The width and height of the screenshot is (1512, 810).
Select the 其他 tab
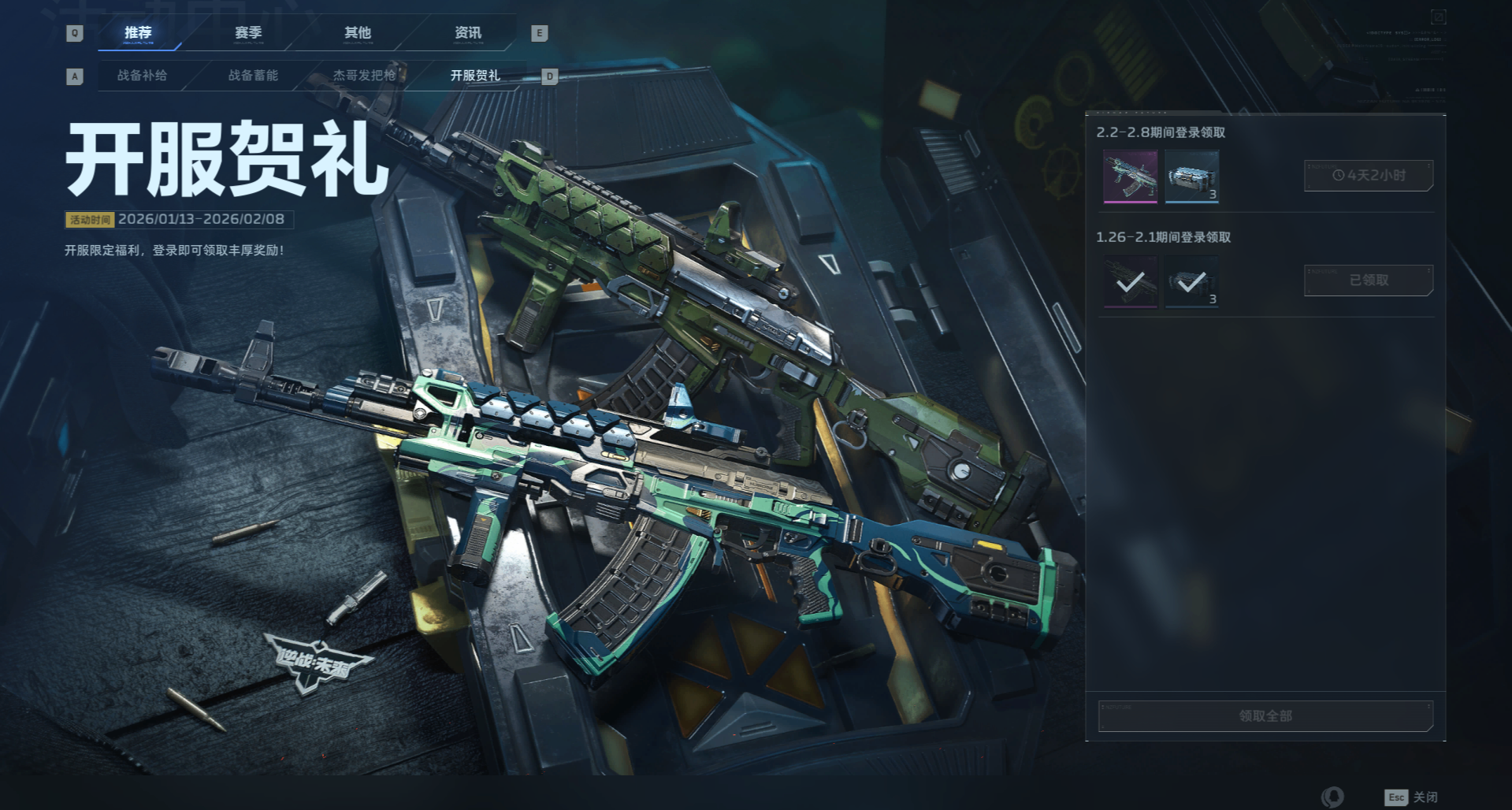358,33
